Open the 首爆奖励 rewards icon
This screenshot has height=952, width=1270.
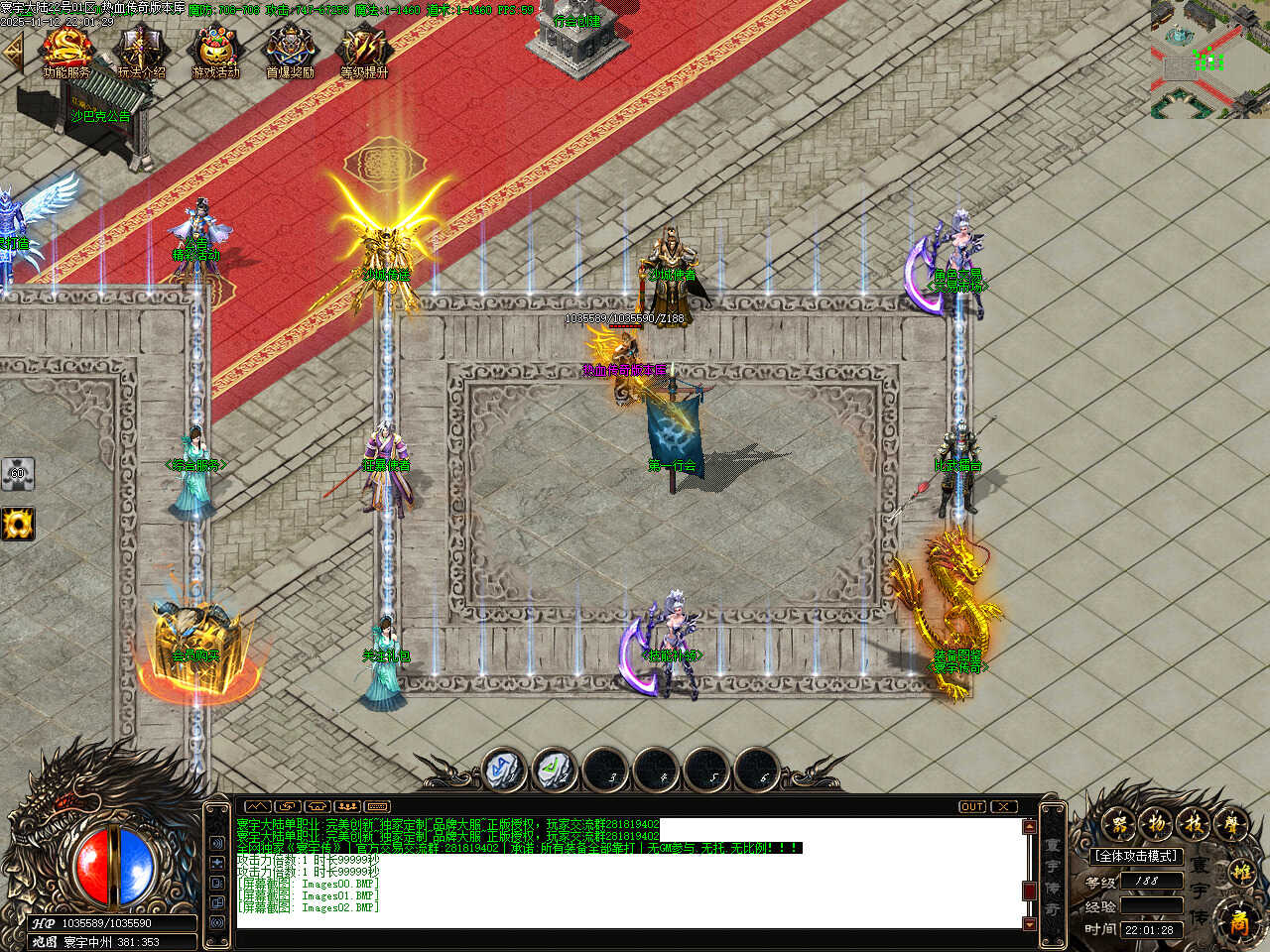pos(290,50)
